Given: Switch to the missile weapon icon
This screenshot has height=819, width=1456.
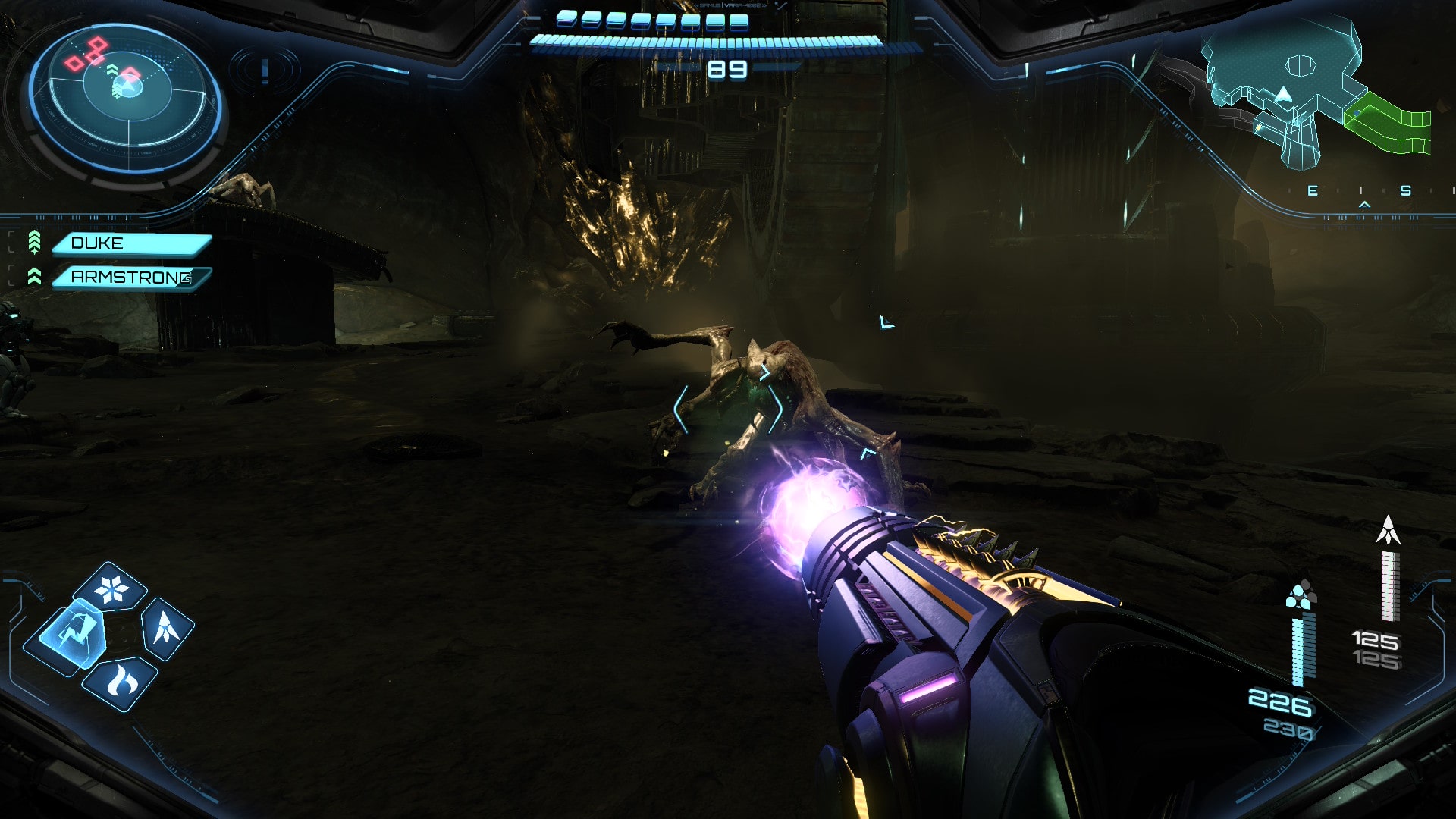Looking at the screenshot, I should pos(167,628).
